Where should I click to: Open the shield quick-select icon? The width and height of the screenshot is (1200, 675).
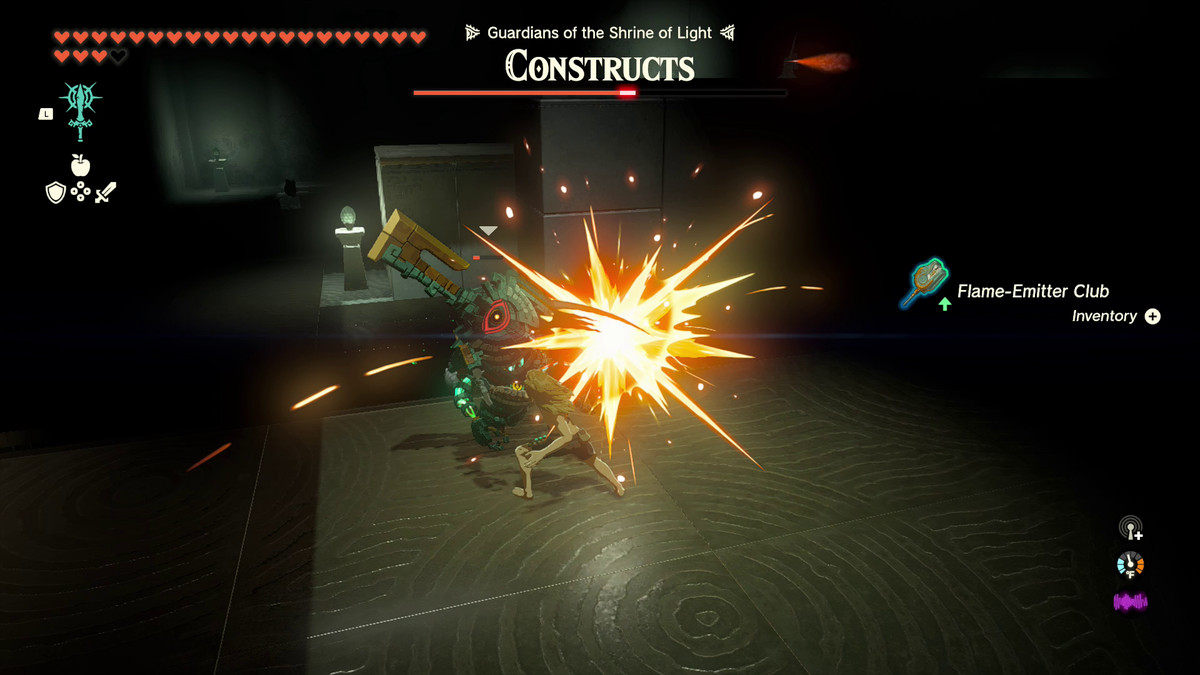56,192
